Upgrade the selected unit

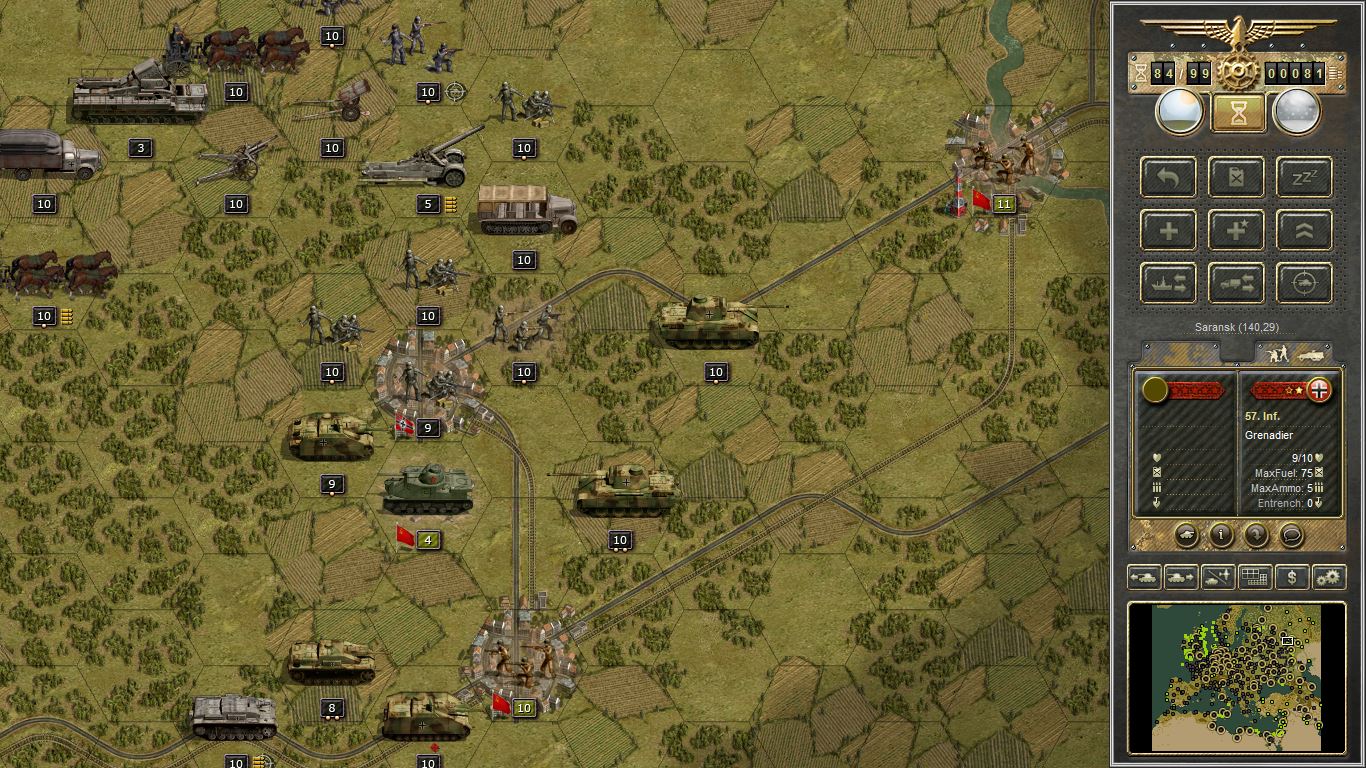pyautogui.click(x=1303, y=230)
